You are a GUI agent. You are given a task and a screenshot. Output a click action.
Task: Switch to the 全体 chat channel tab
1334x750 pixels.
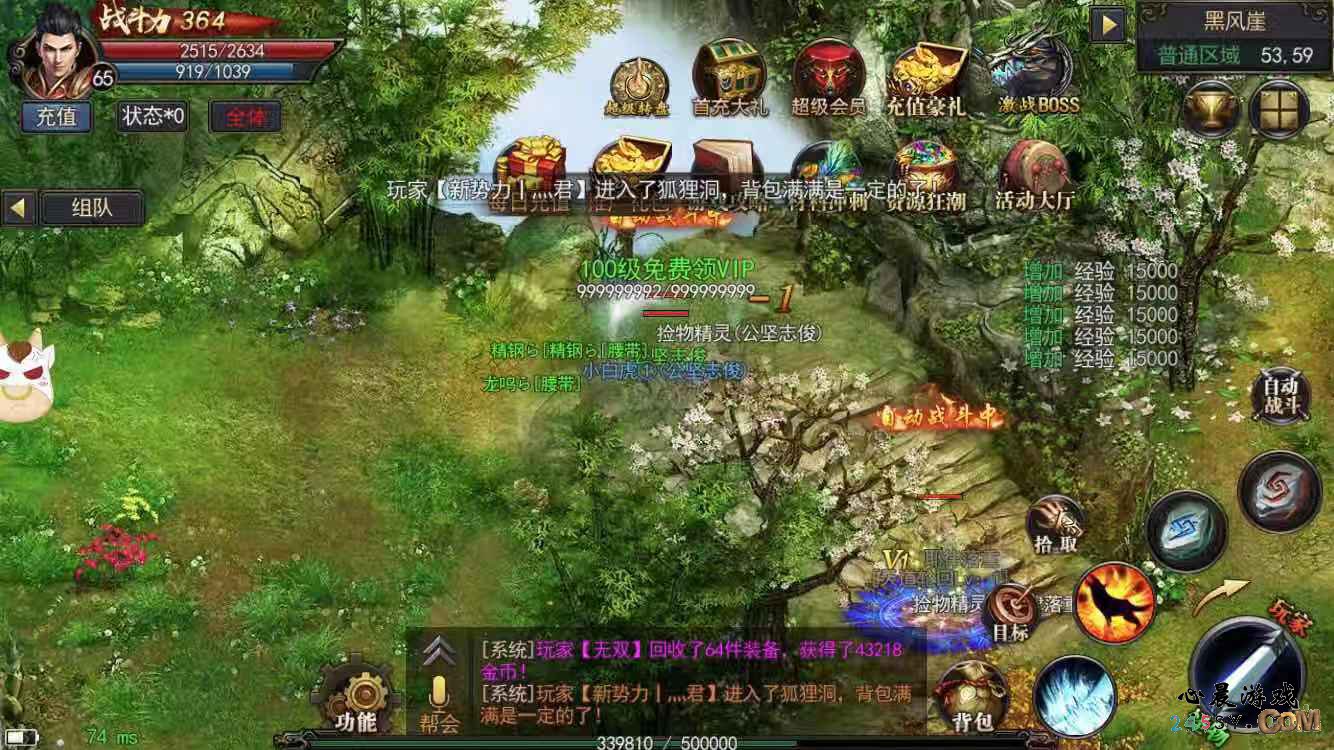[x=245, y=116]
